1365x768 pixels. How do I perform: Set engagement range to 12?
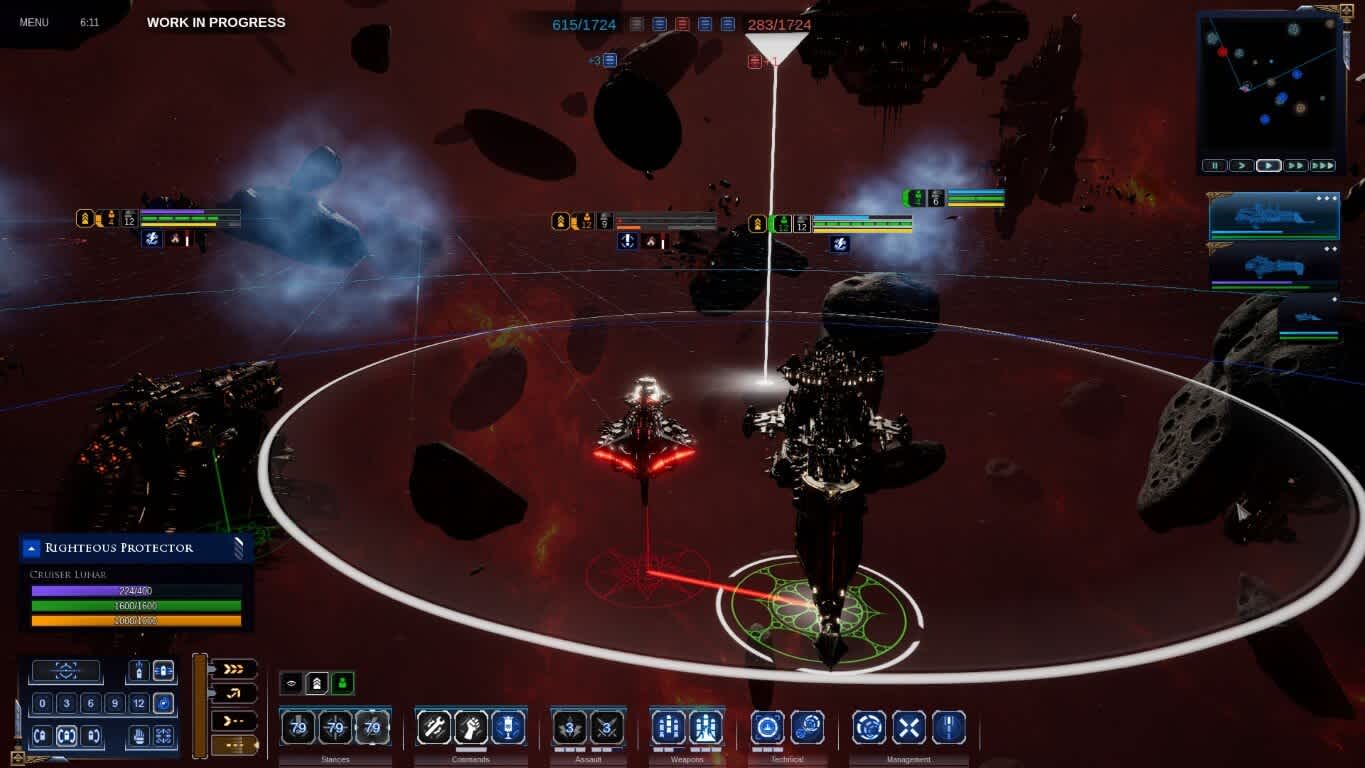pos(138,703)
